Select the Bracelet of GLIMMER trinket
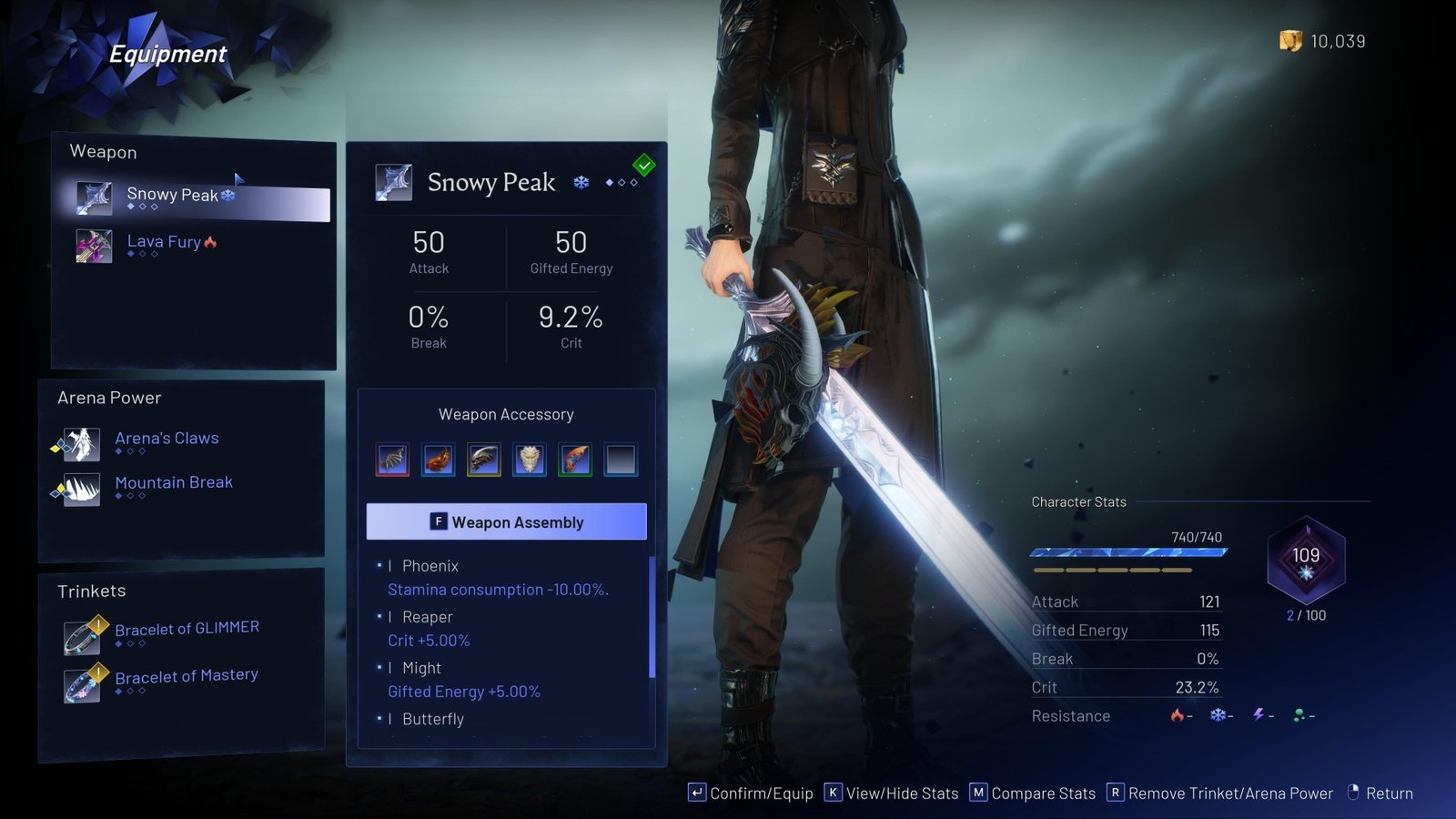 pos(186,631)
